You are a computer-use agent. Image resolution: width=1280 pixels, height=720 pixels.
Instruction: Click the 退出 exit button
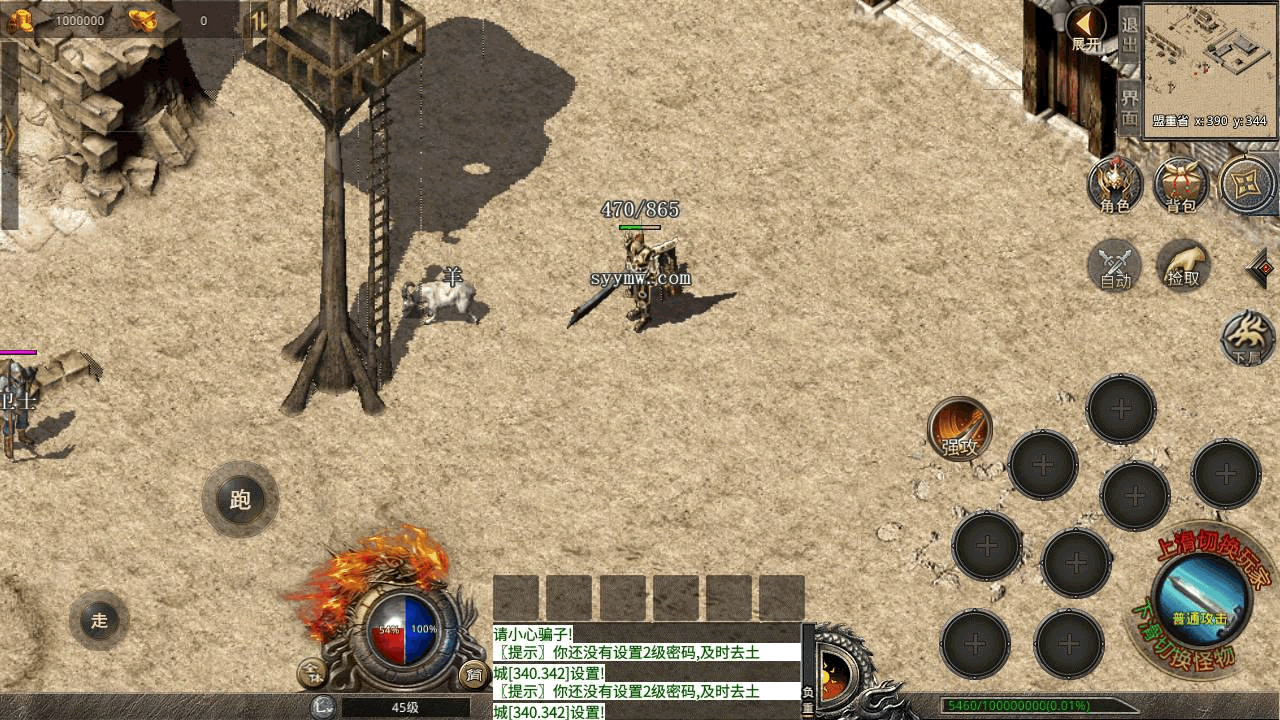click(x=1129, y=35)
